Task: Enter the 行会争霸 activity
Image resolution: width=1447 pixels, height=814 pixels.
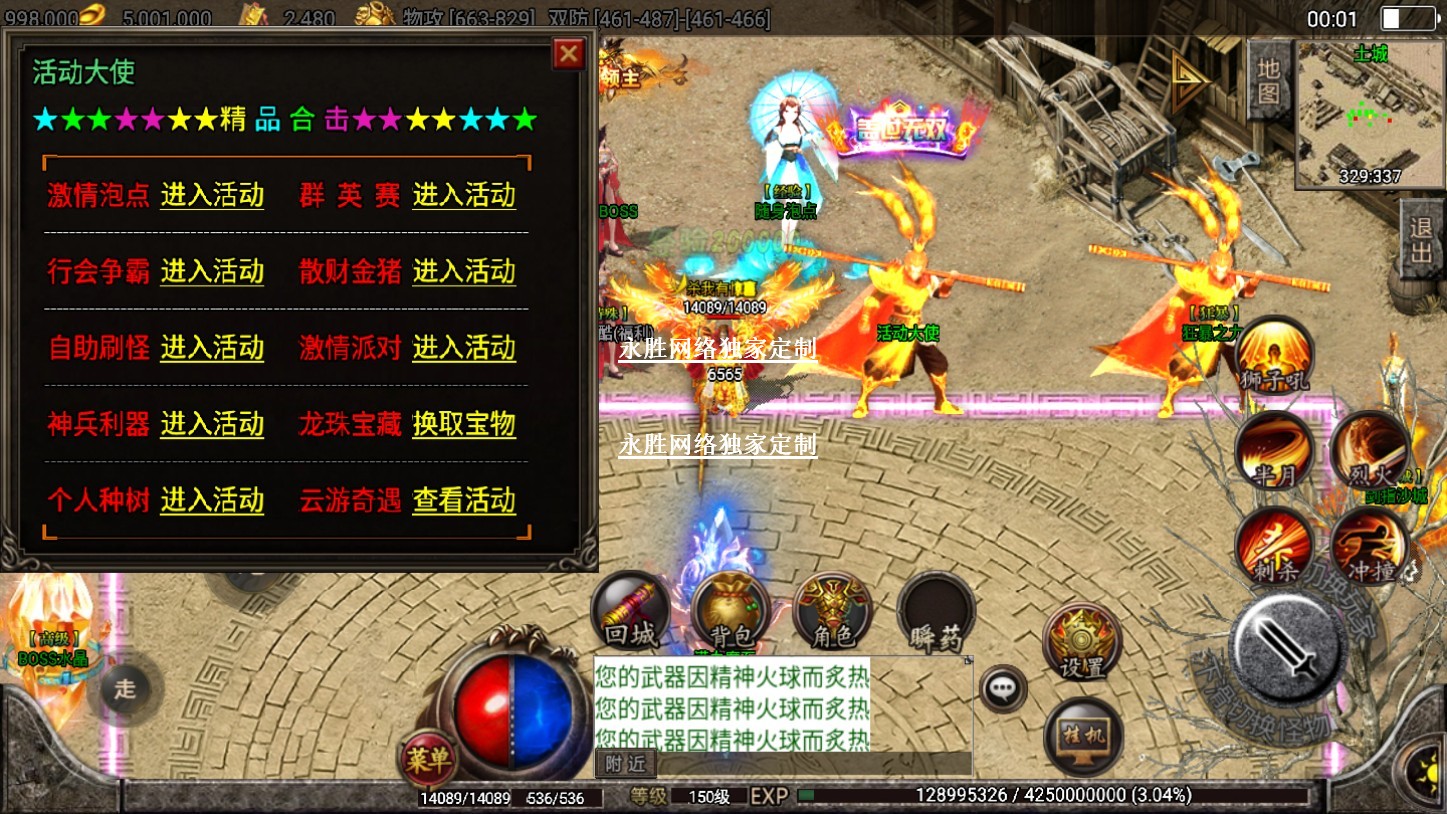Action: 212,271
